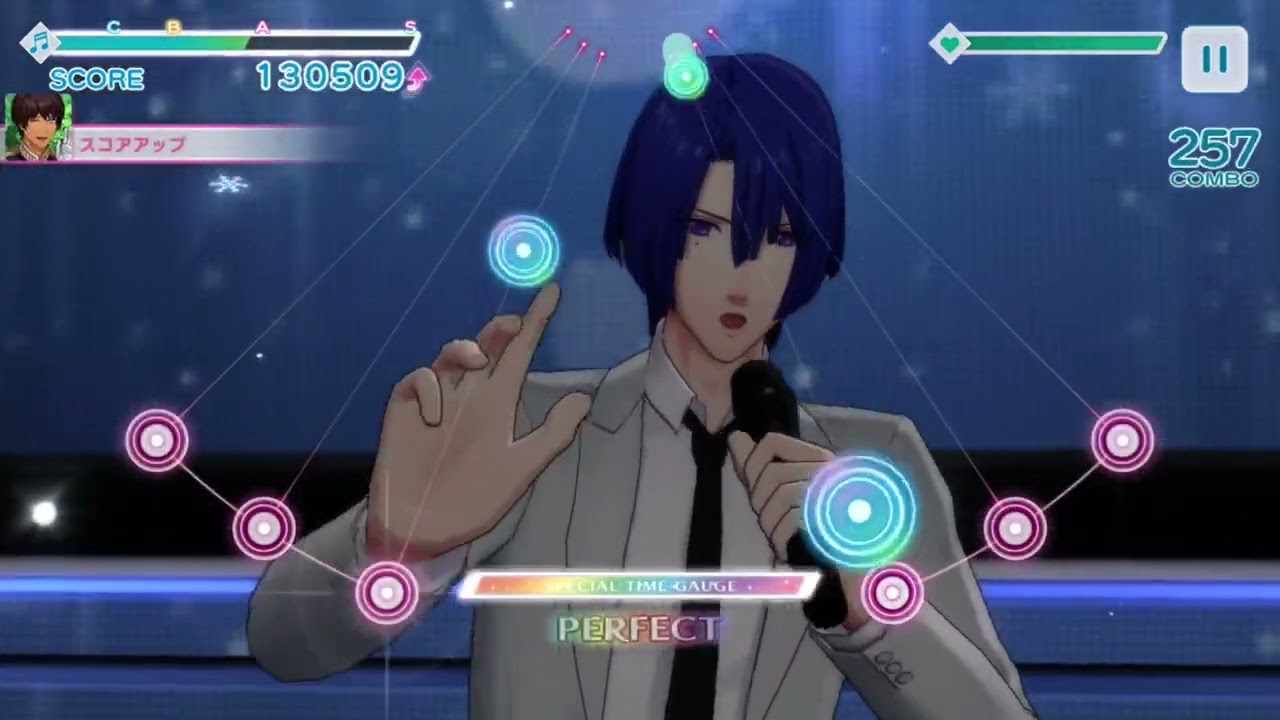This screenshot has height=720, width=1280.
Task: Tap the middle pink target on the left arc
Action: pyautogui.click(x=264, y=528)
